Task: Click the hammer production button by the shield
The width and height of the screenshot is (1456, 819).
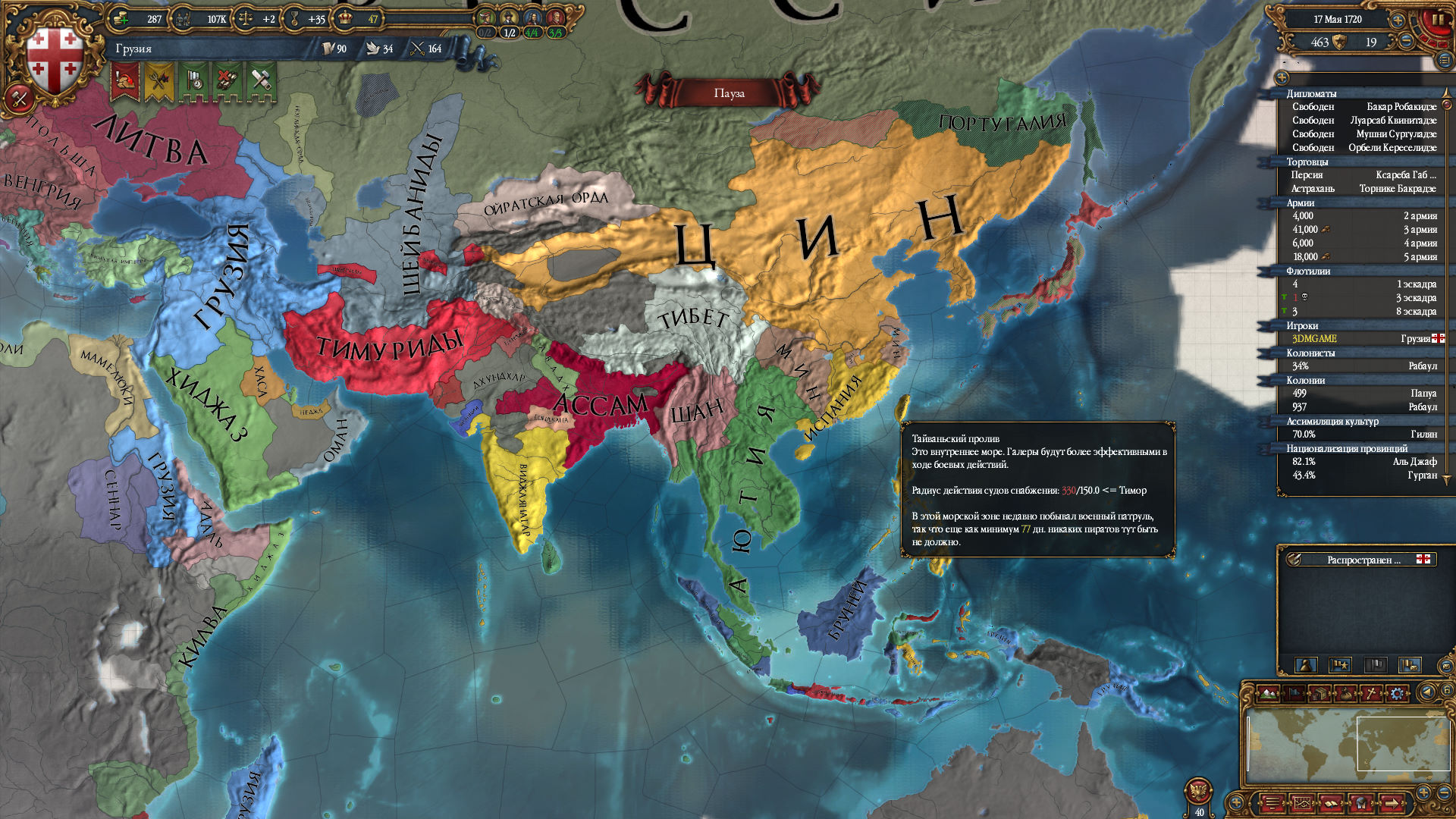Action: pyautogui.click(x=18, y=99)
